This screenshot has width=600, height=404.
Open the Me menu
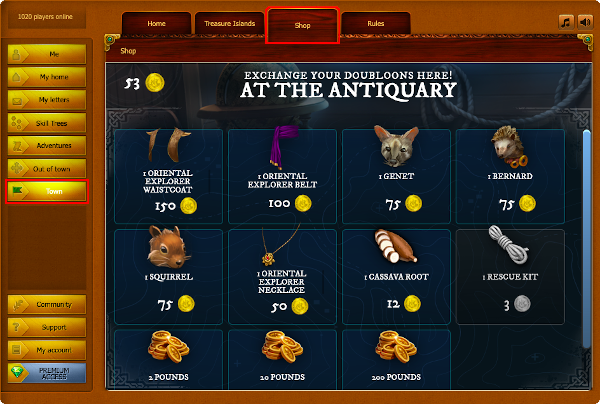54,53
